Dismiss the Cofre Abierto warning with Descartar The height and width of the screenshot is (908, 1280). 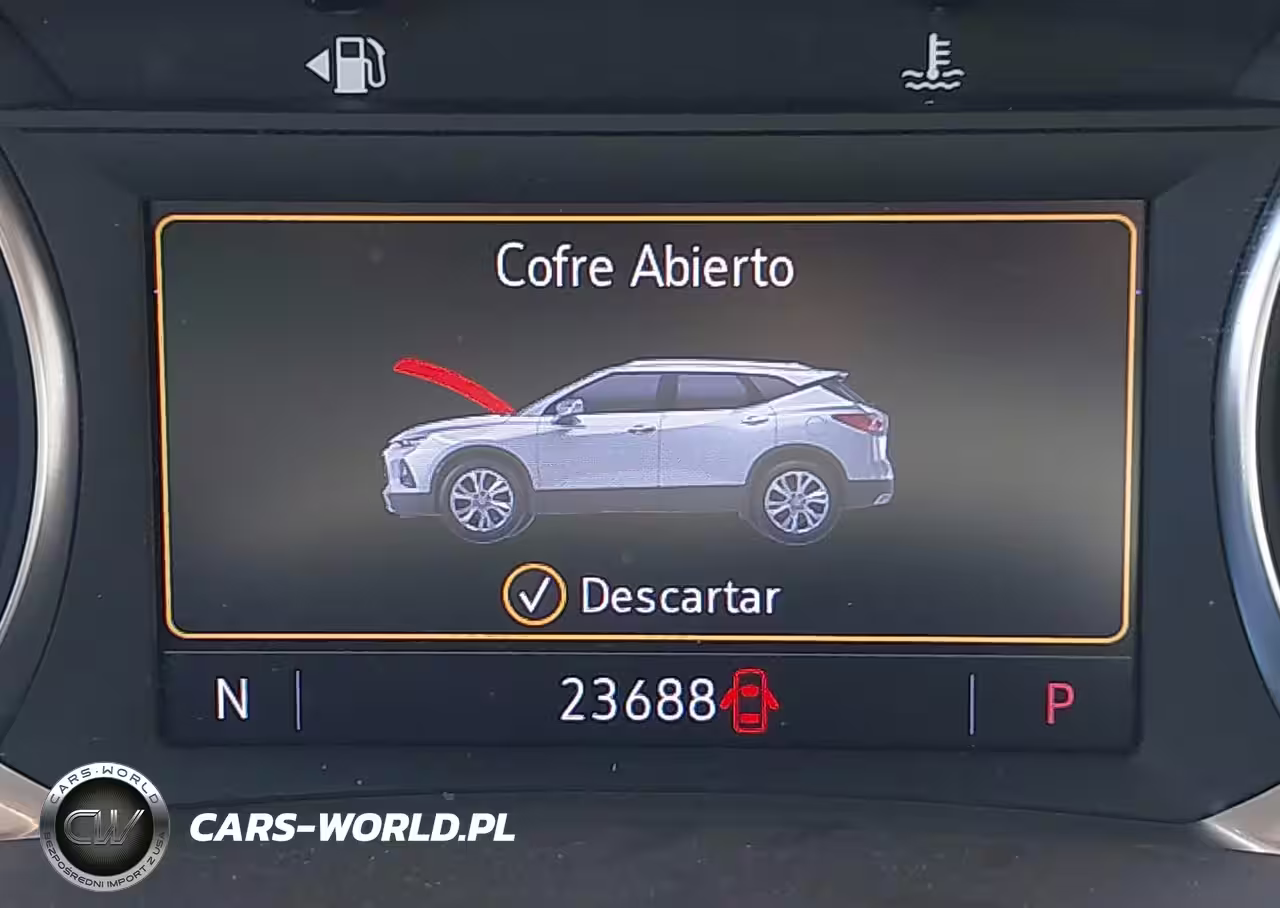(642, 596)
